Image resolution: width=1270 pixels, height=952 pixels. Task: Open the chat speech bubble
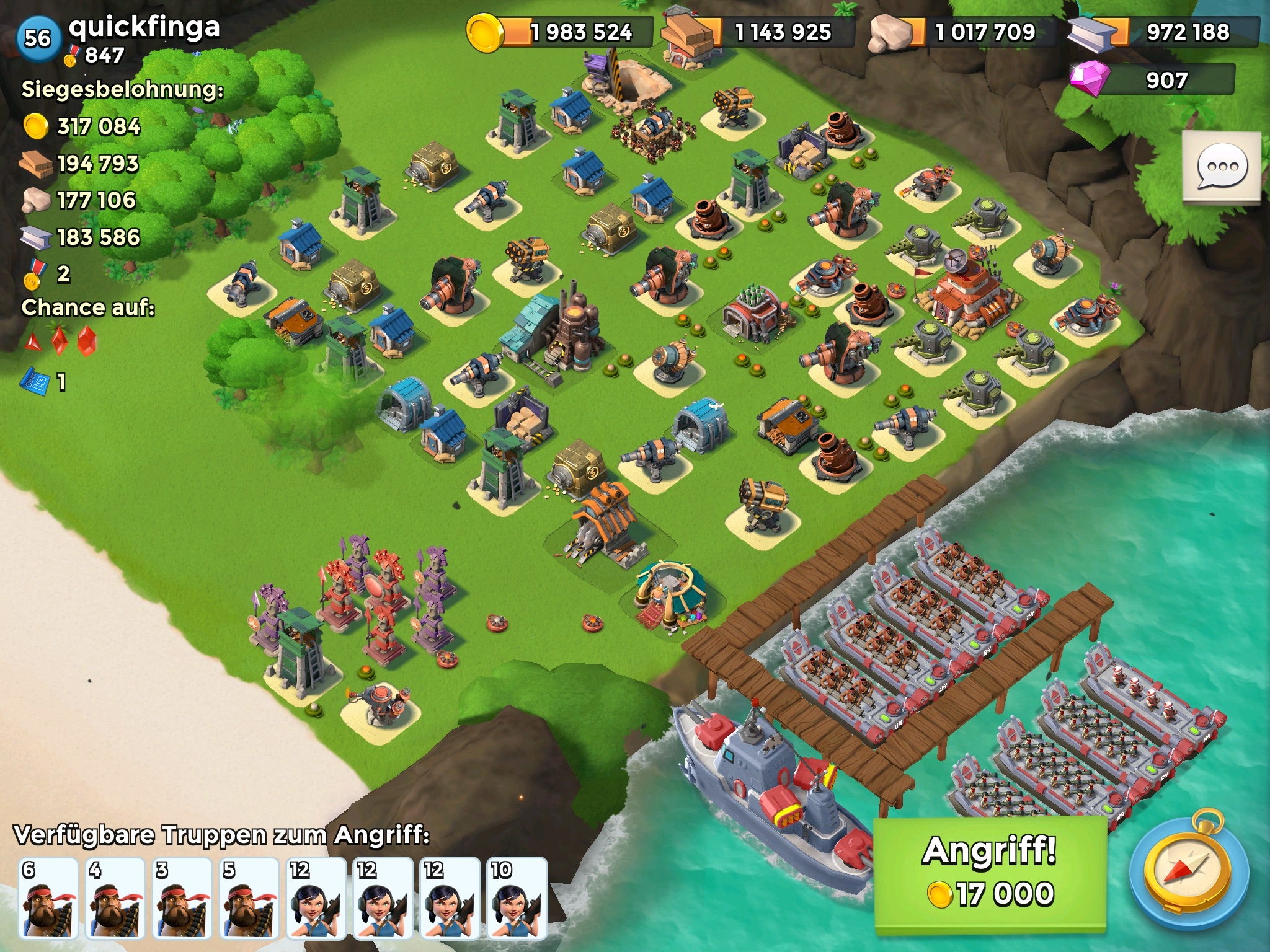coord(1221,166)
